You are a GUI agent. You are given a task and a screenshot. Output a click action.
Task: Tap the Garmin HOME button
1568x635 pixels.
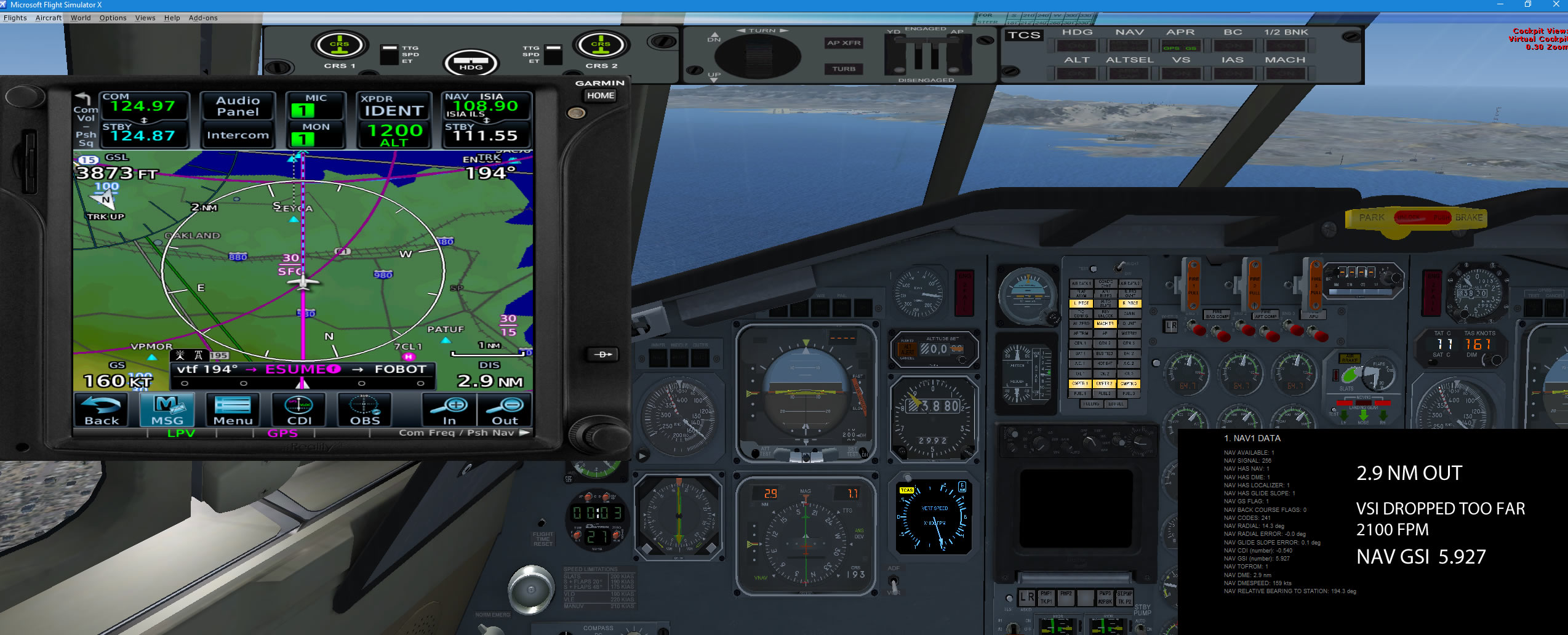[600, 95]
